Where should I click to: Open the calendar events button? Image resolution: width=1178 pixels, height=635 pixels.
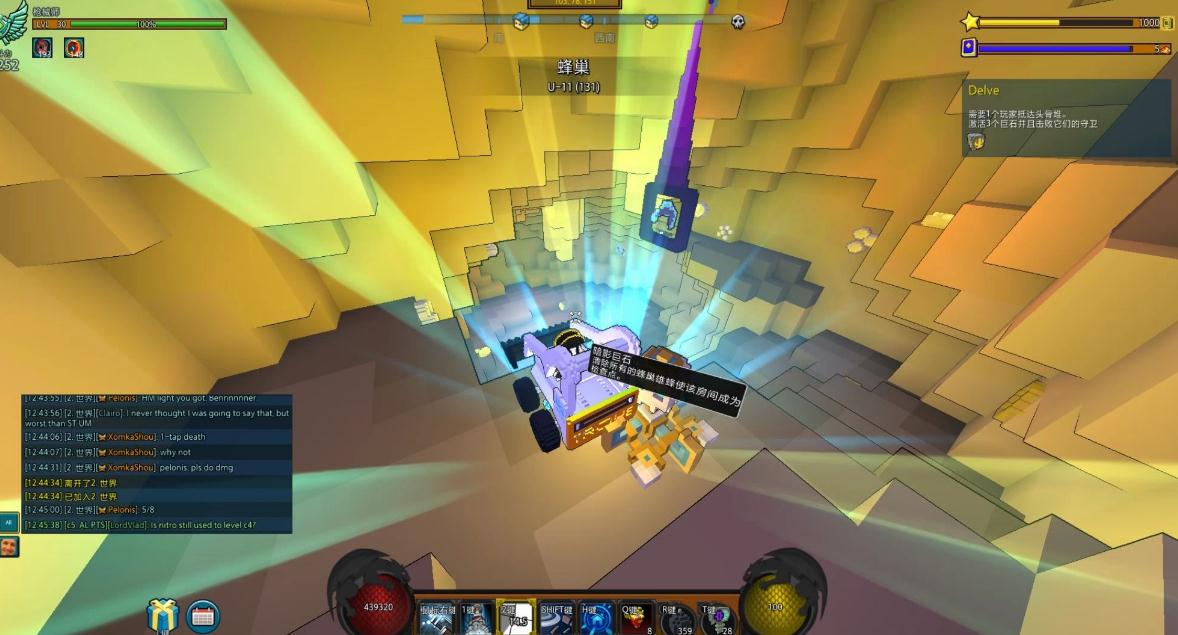pos(203,616)
